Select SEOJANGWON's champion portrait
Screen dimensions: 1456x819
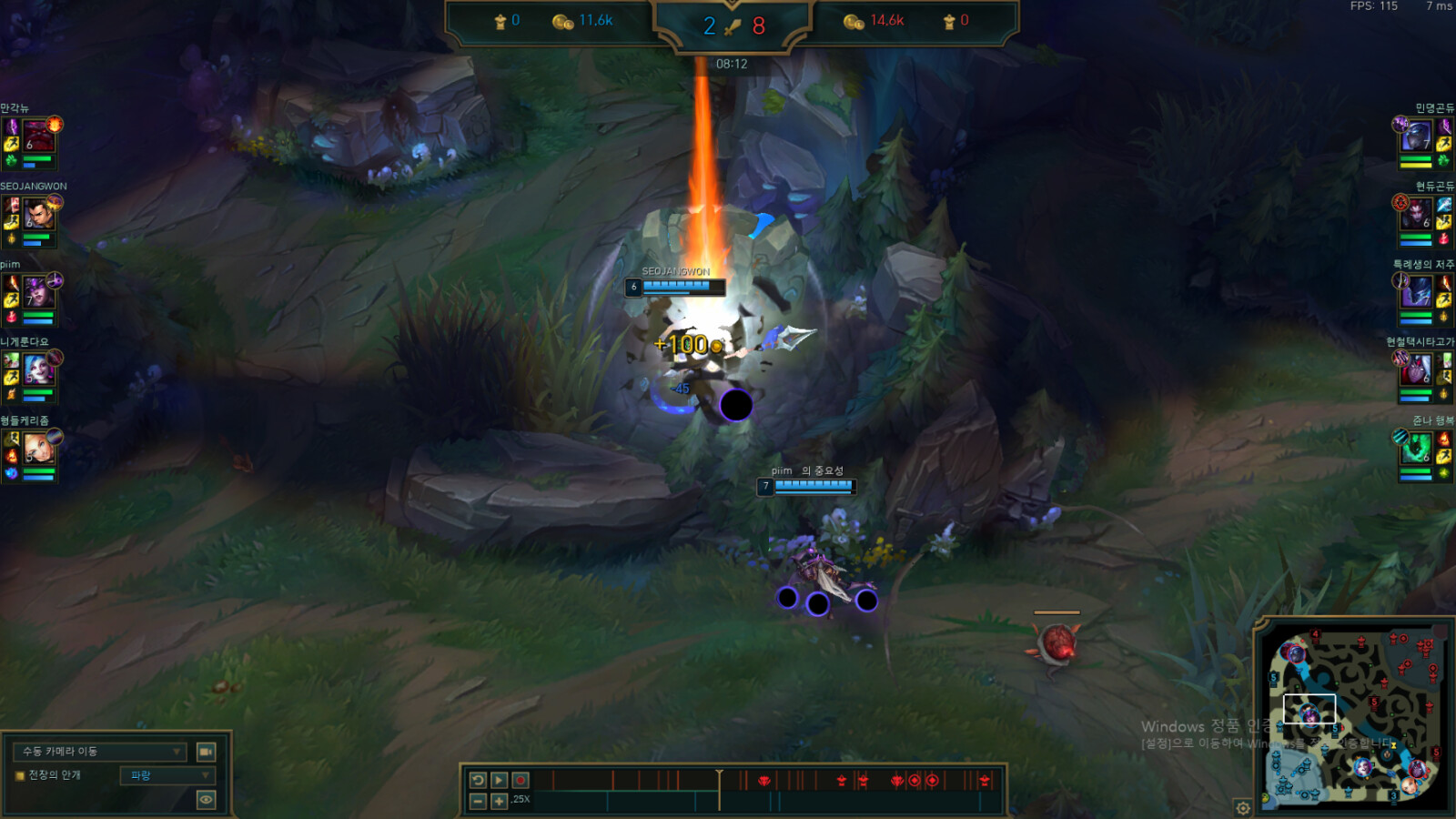click(x=39, y=216)
